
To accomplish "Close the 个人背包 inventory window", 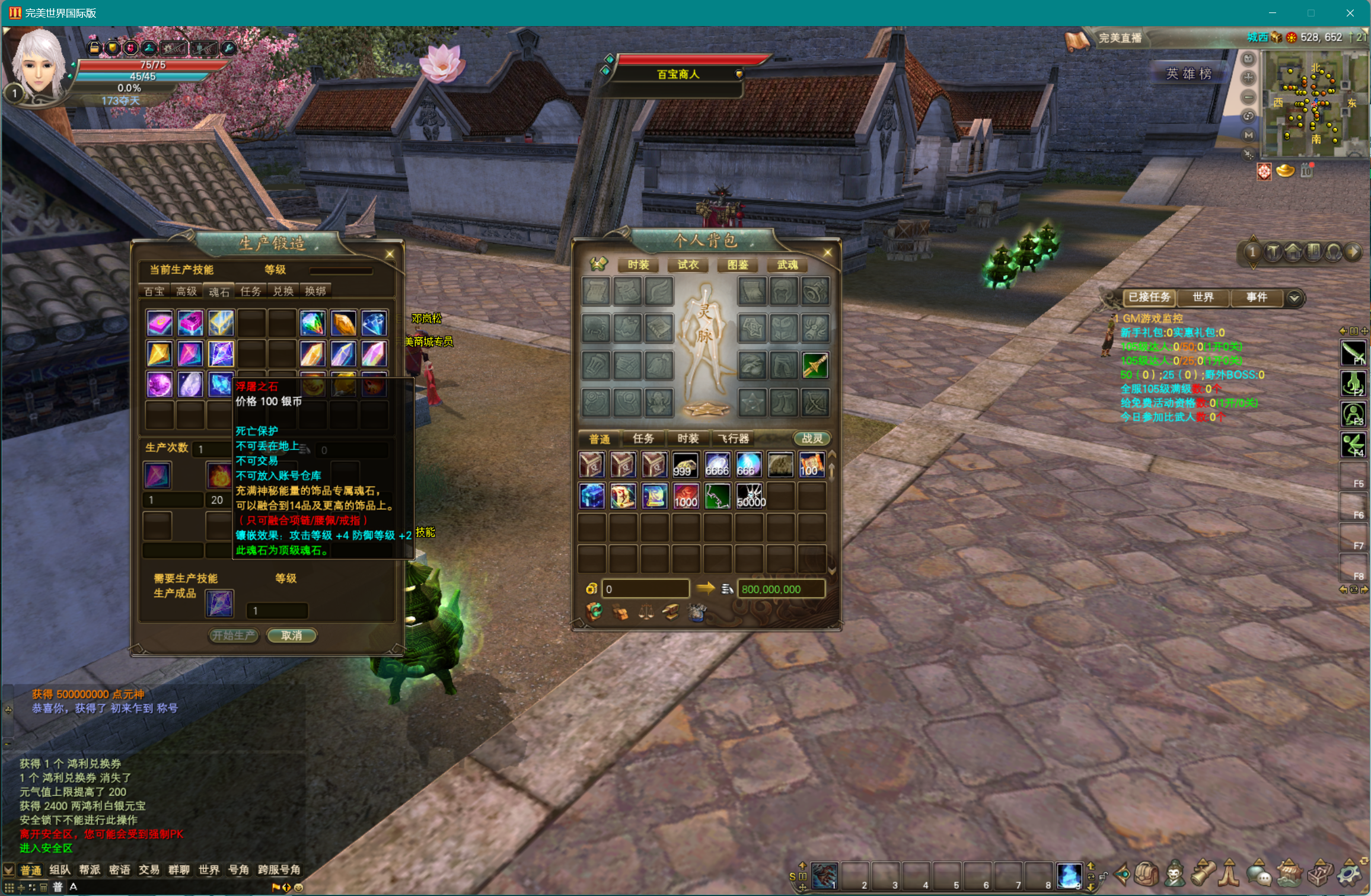I will 827,253.
